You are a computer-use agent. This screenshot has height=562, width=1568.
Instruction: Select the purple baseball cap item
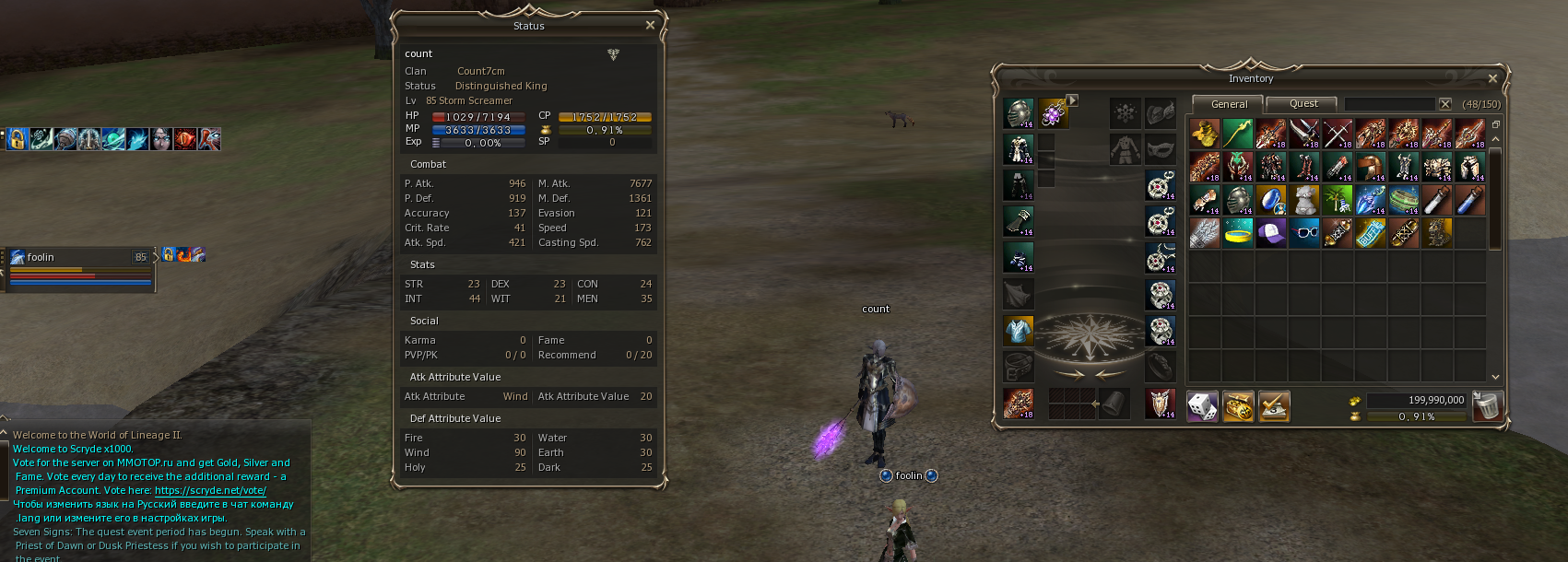pyautogui.click(x=1271, y=233)
